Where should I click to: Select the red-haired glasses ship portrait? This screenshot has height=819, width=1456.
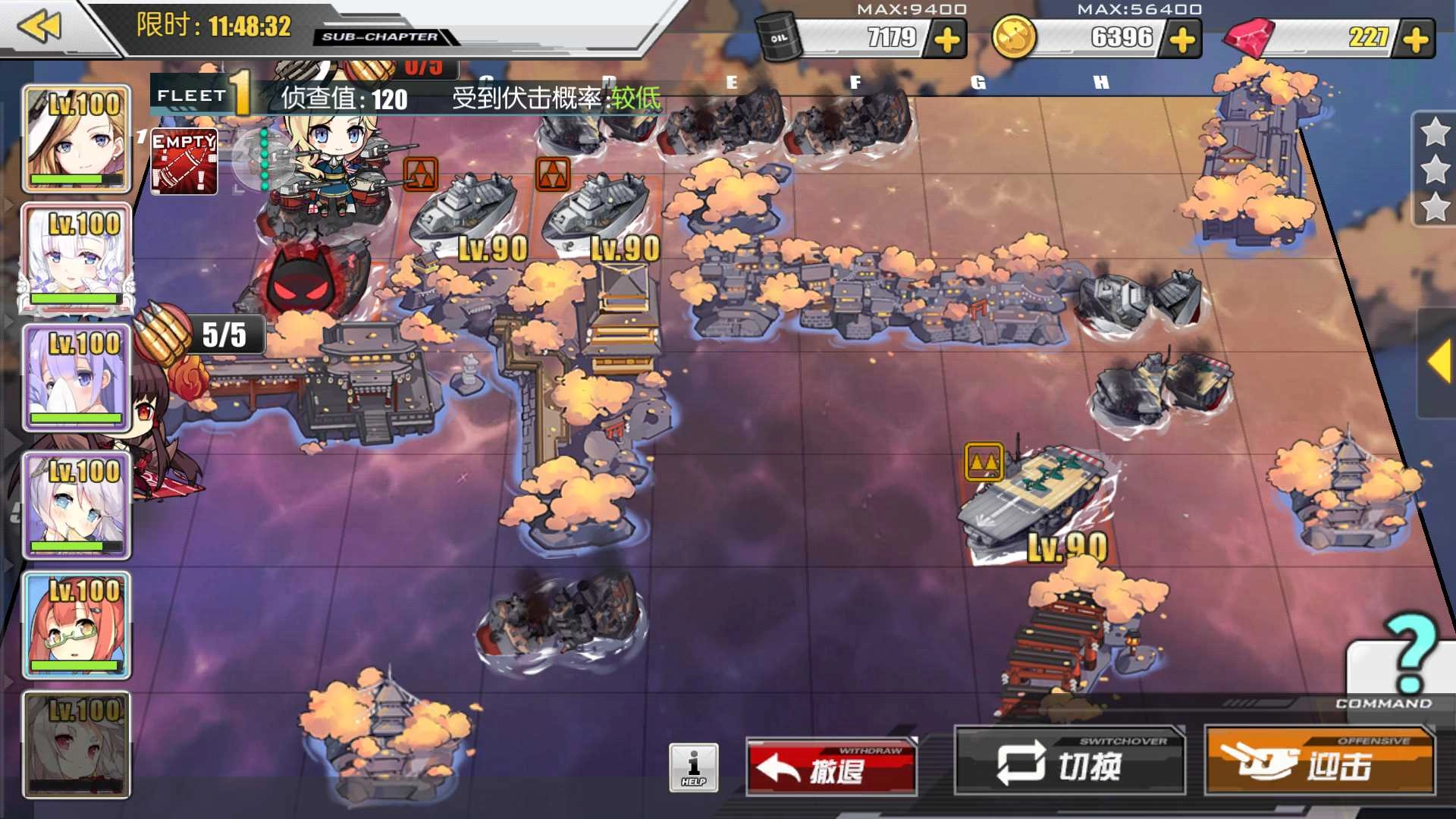point(76,625)
